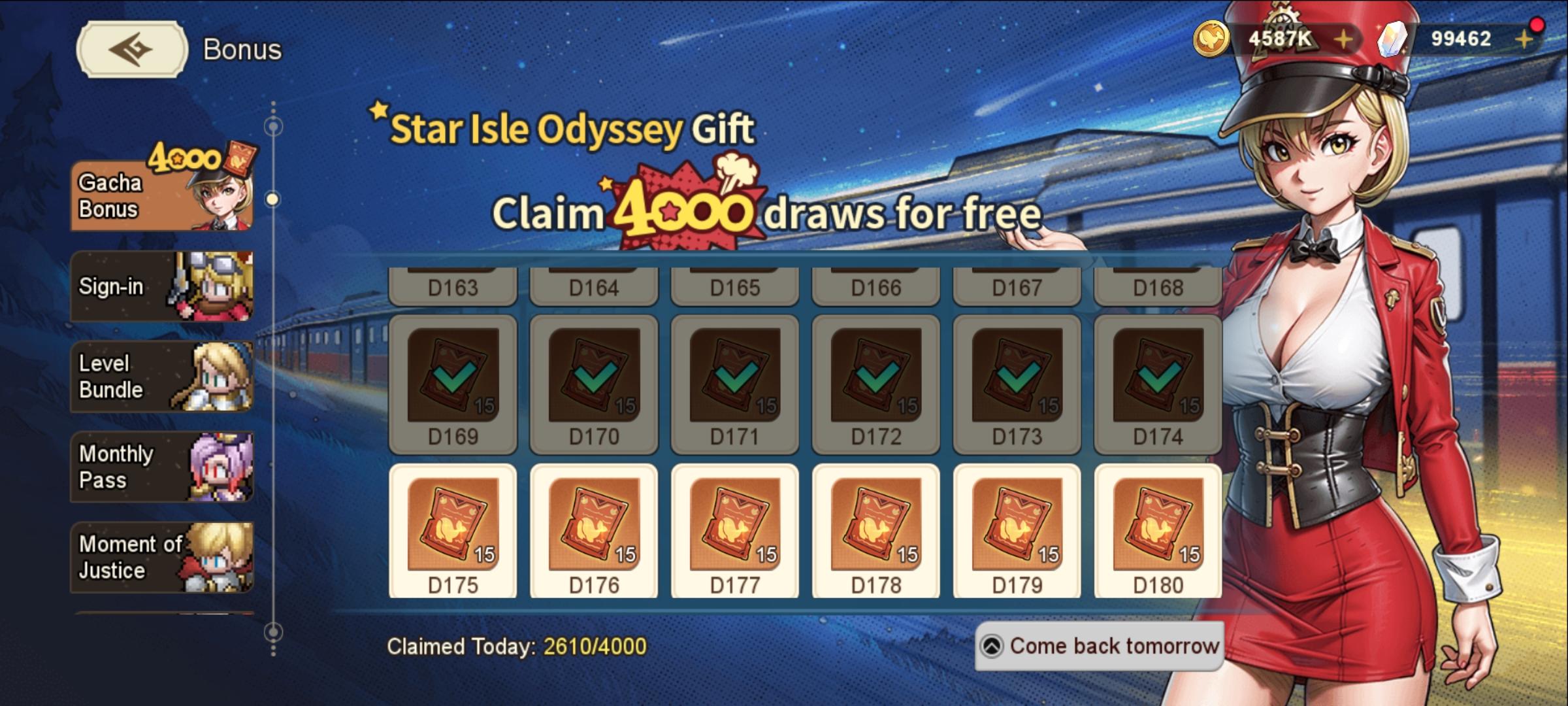Tap the checkmark on D174 ticket
The image size is (1568, 706).
[1158, 379]
